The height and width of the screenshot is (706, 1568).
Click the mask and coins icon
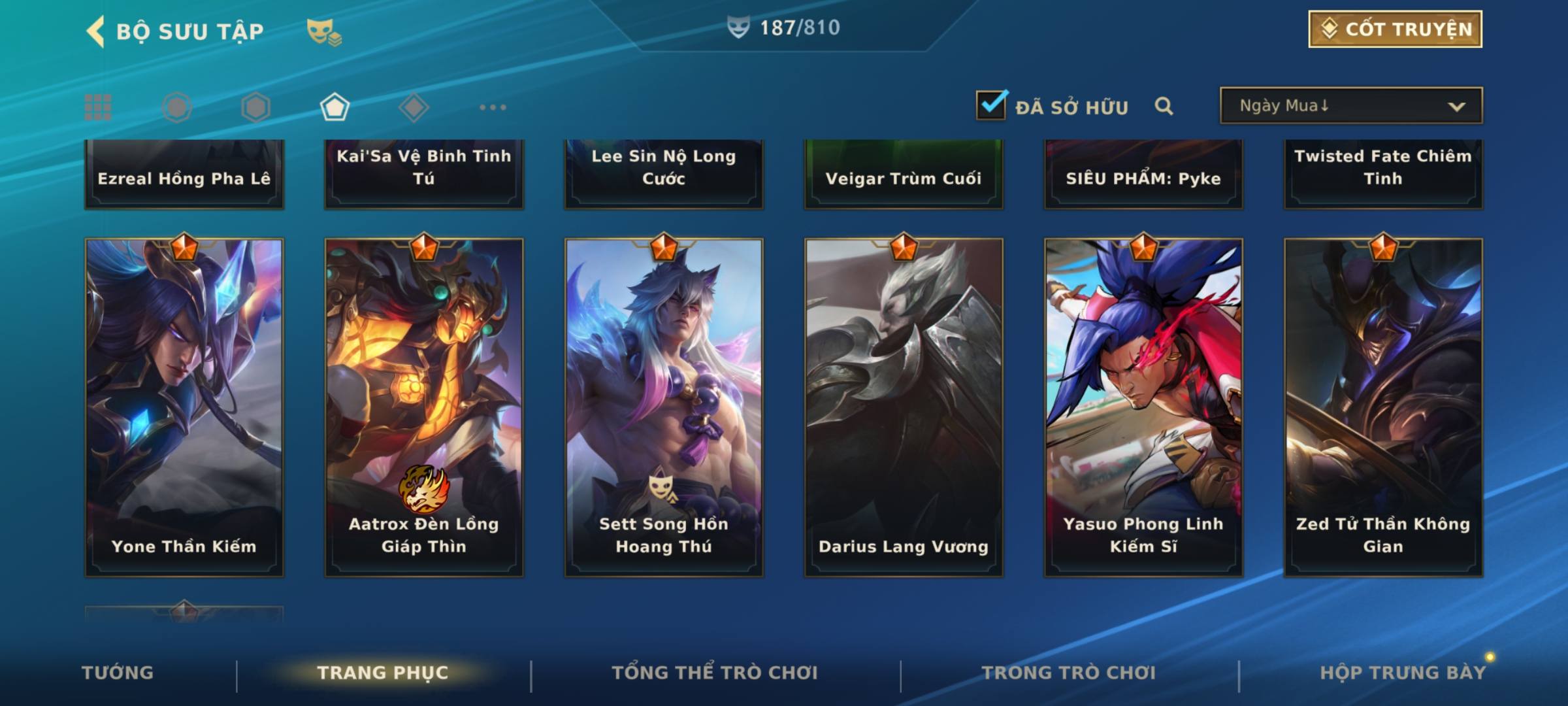(x=324, y=31)
